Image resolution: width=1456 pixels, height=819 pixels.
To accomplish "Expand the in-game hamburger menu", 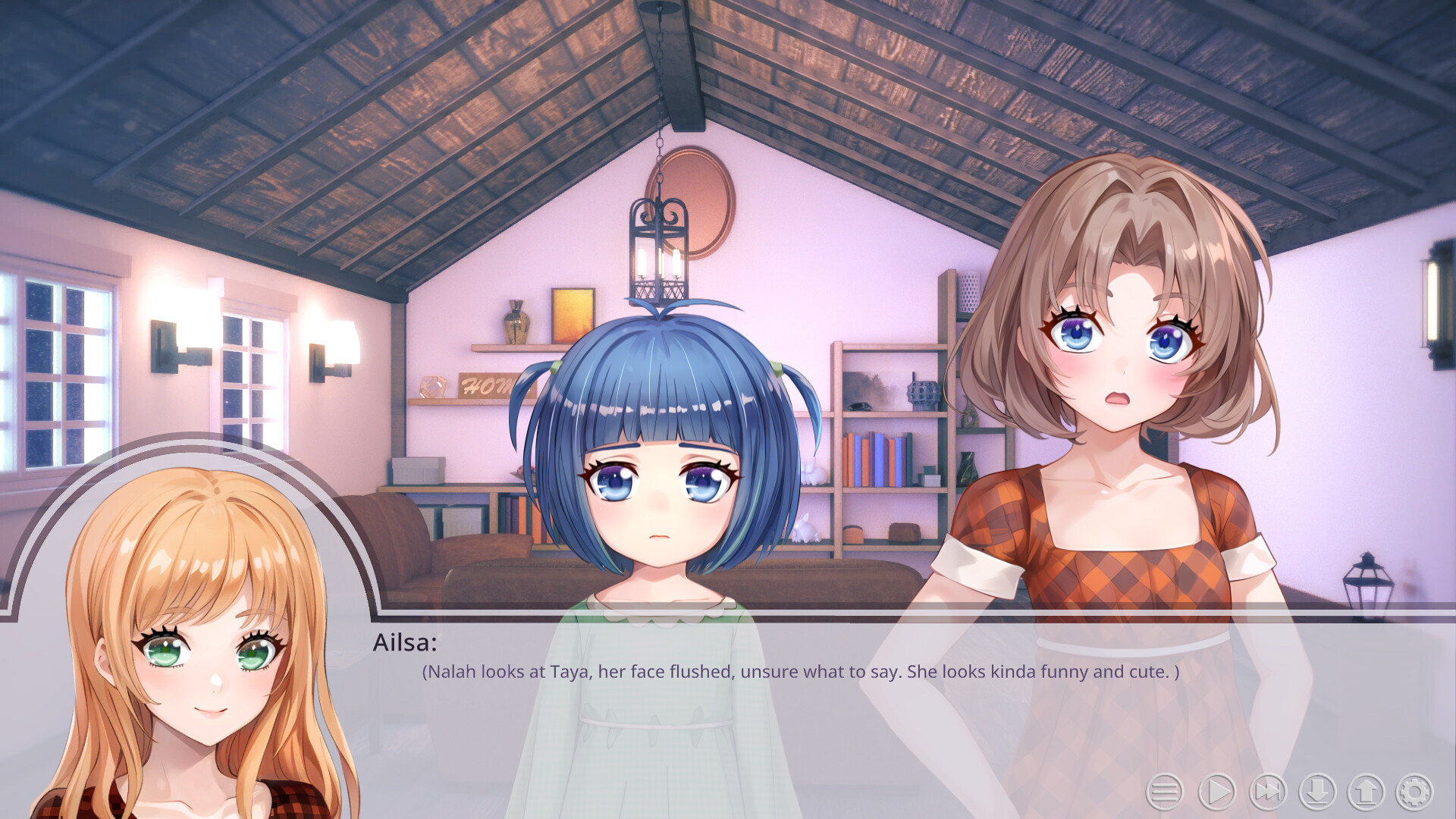I will (1166, 792).
